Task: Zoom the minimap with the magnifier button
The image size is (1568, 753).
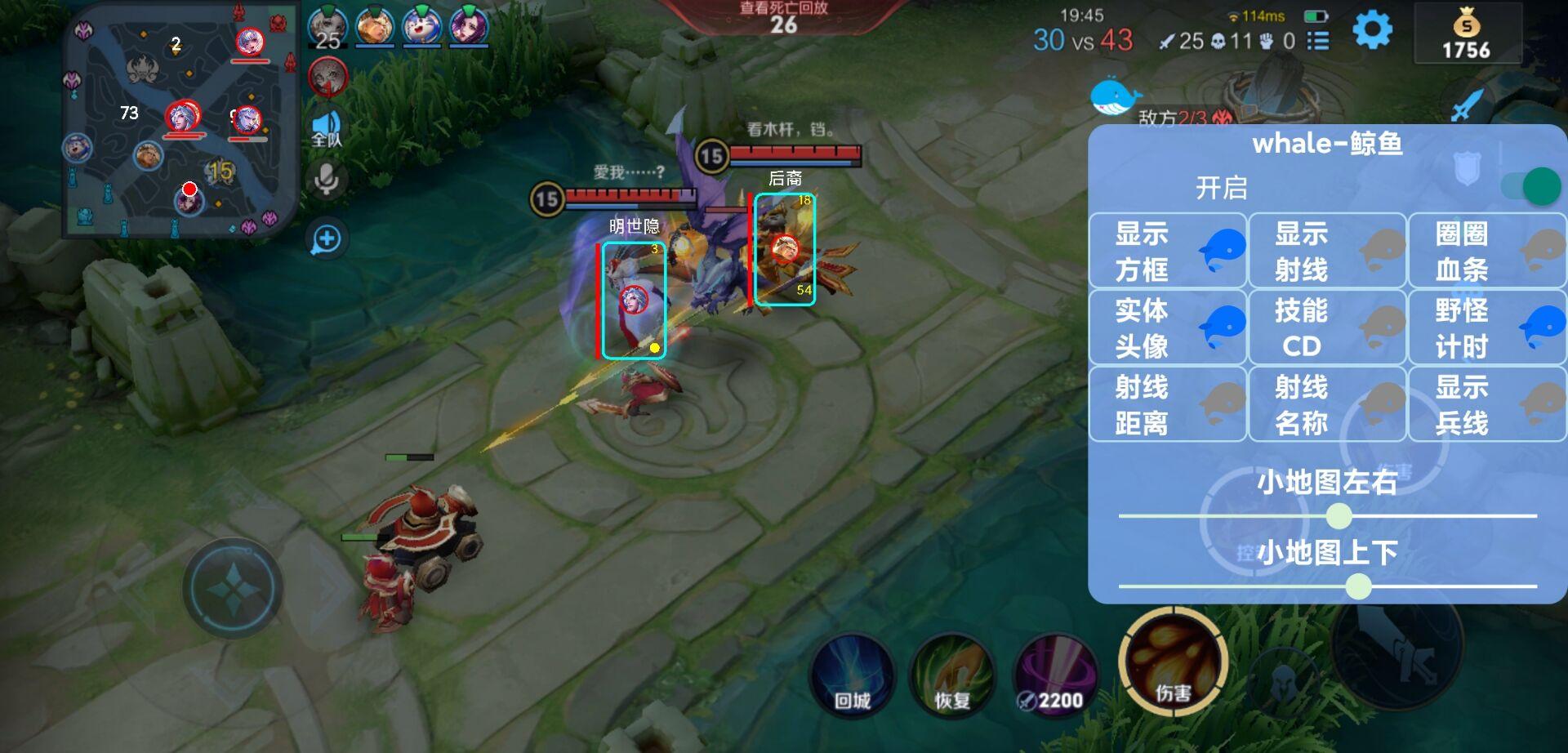Action: pyautogui.click(x=326, y=237)
